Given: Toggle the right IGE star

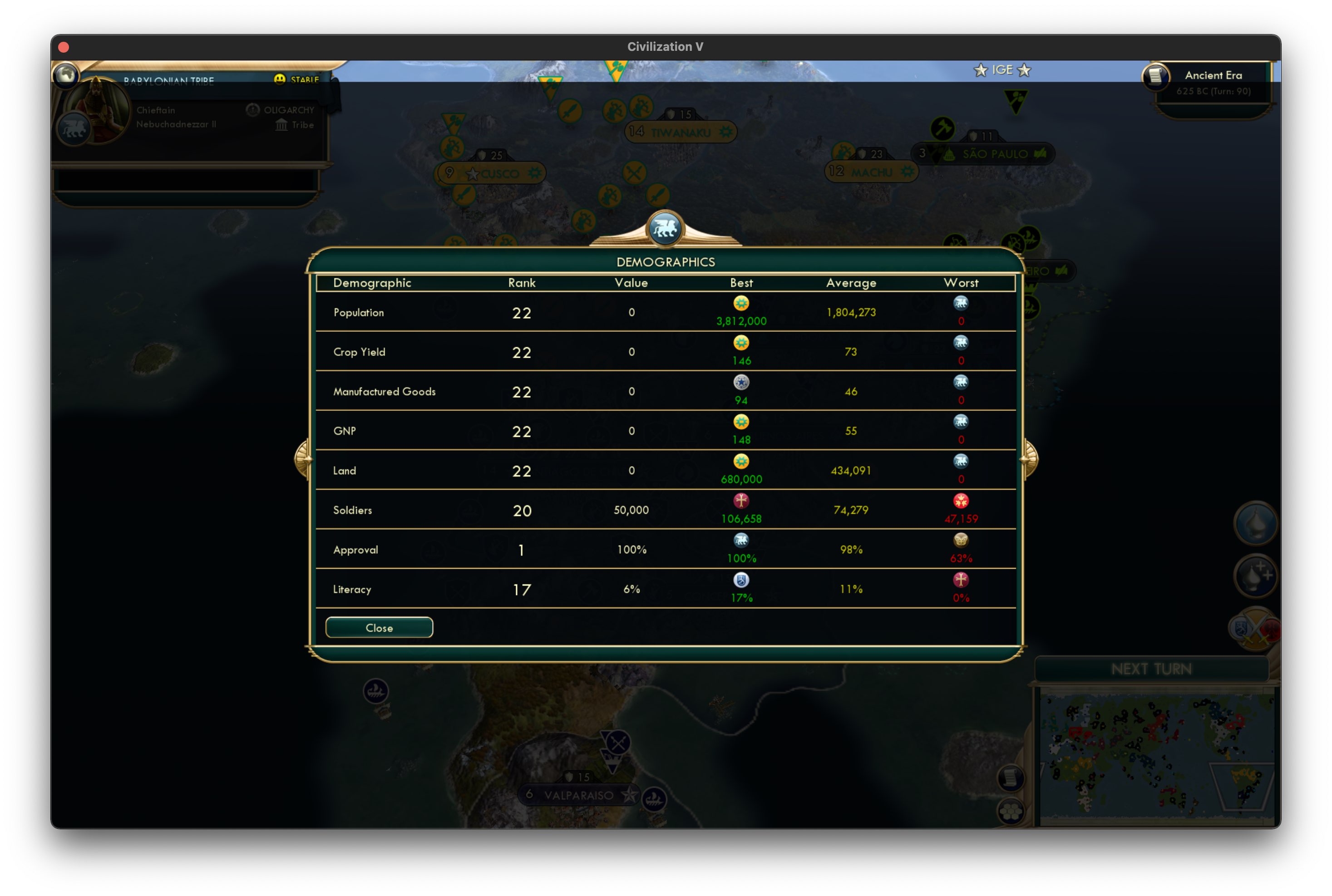Looking at the screenshot, I should pos(1025,70).
